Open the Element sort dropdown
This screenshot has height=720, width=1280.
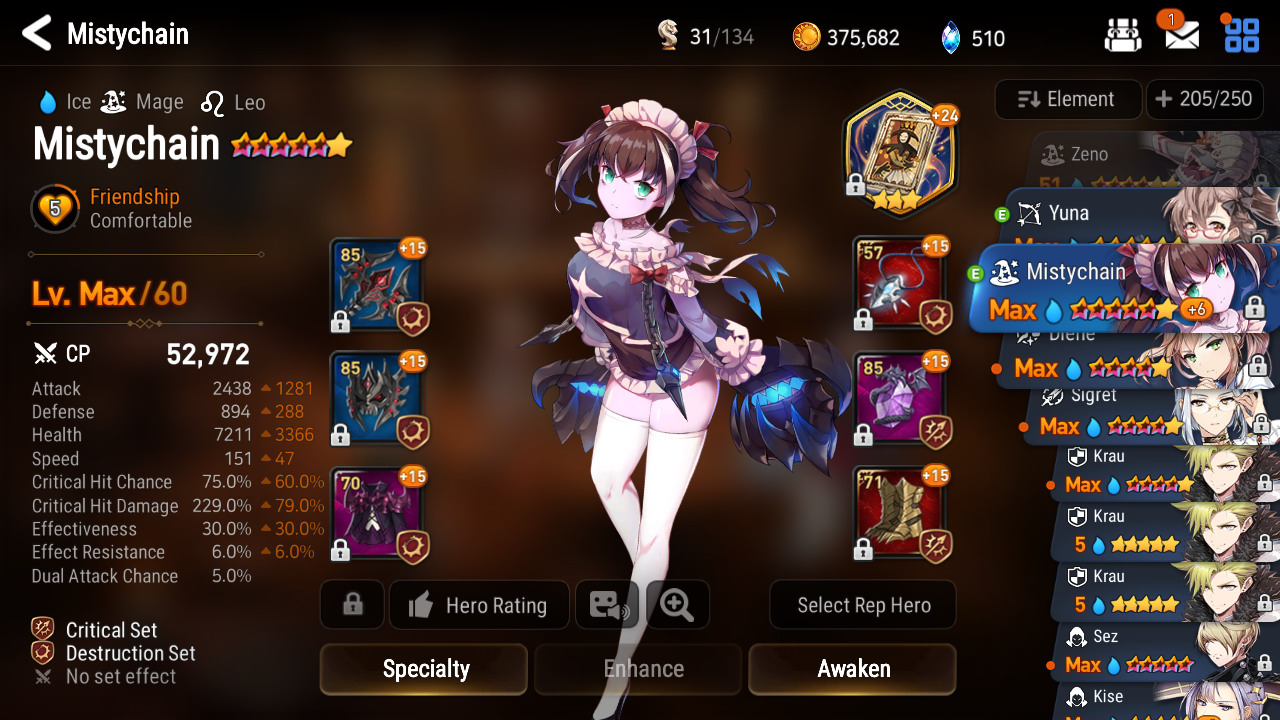(1067, 99)
